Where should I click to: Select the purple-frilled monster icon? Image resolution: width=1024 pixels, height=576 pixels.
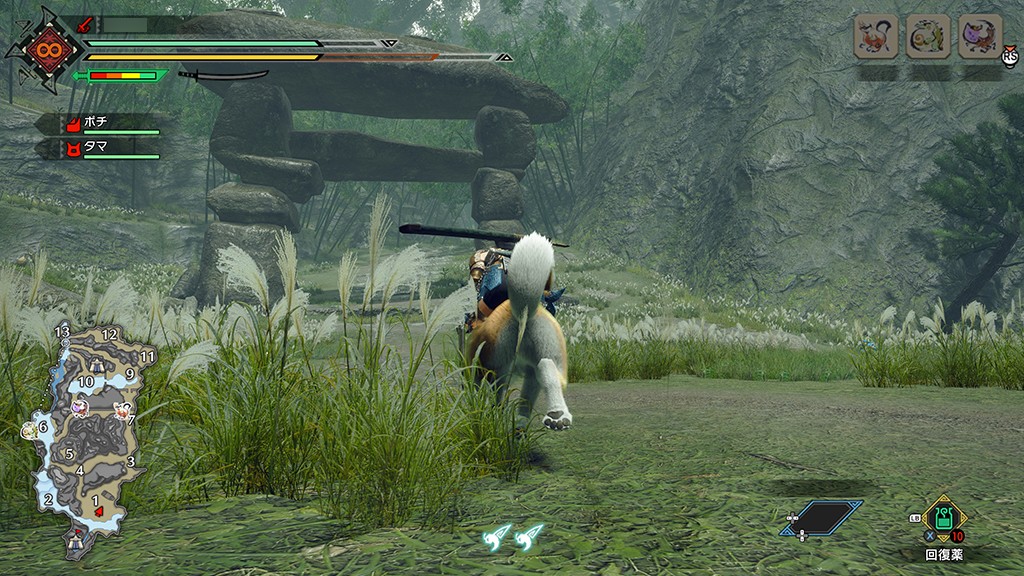[x=980, y=37]
